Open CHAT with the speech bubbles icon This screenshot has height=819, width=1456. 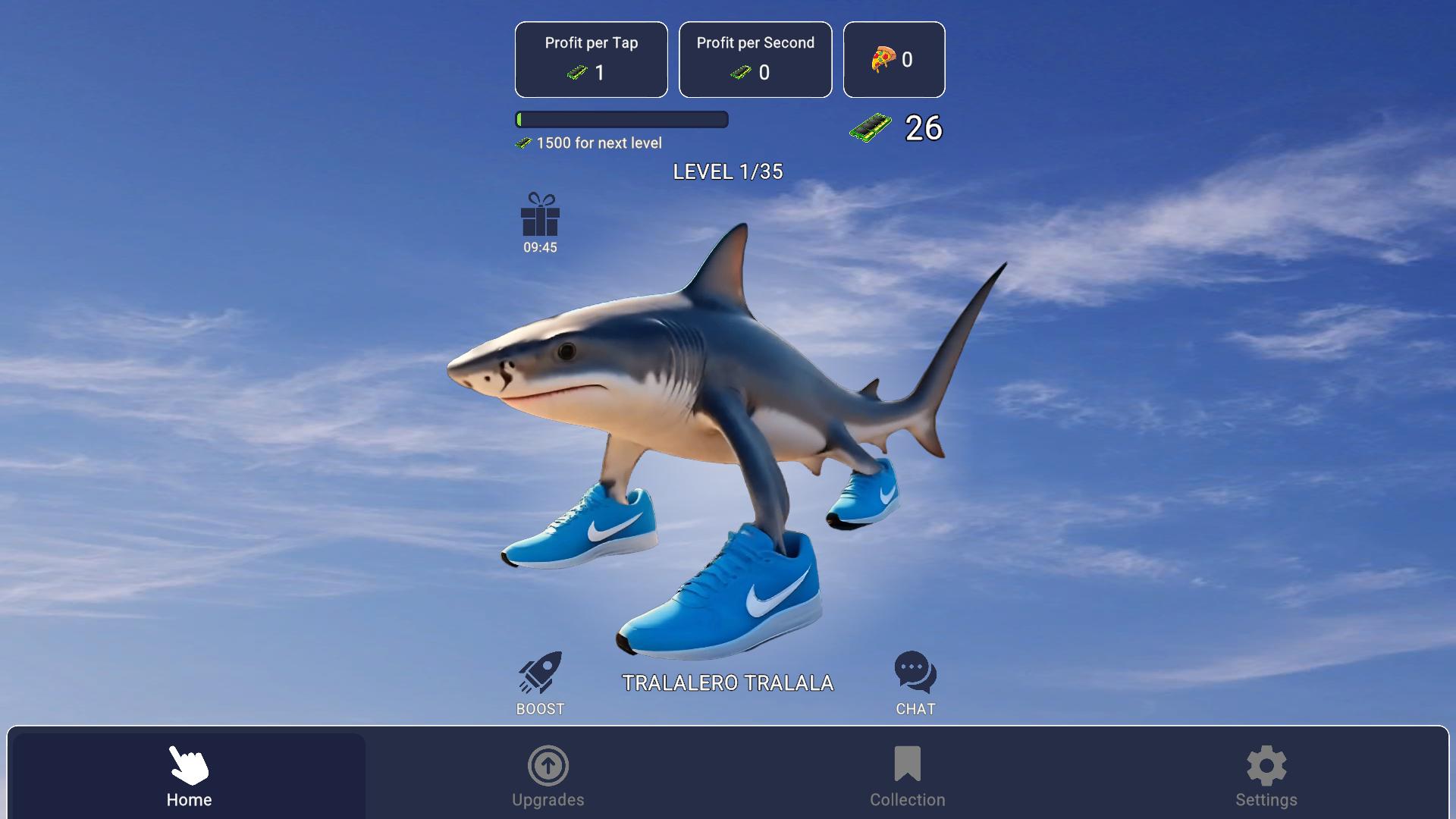coord(915,670)
